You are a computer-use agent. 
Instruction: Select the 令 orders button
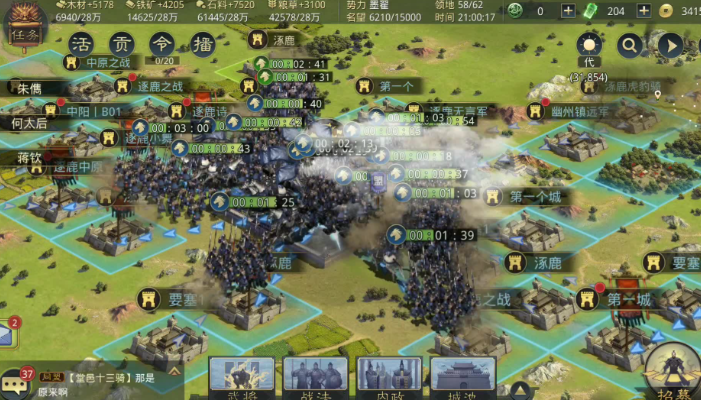click(161, 45)
